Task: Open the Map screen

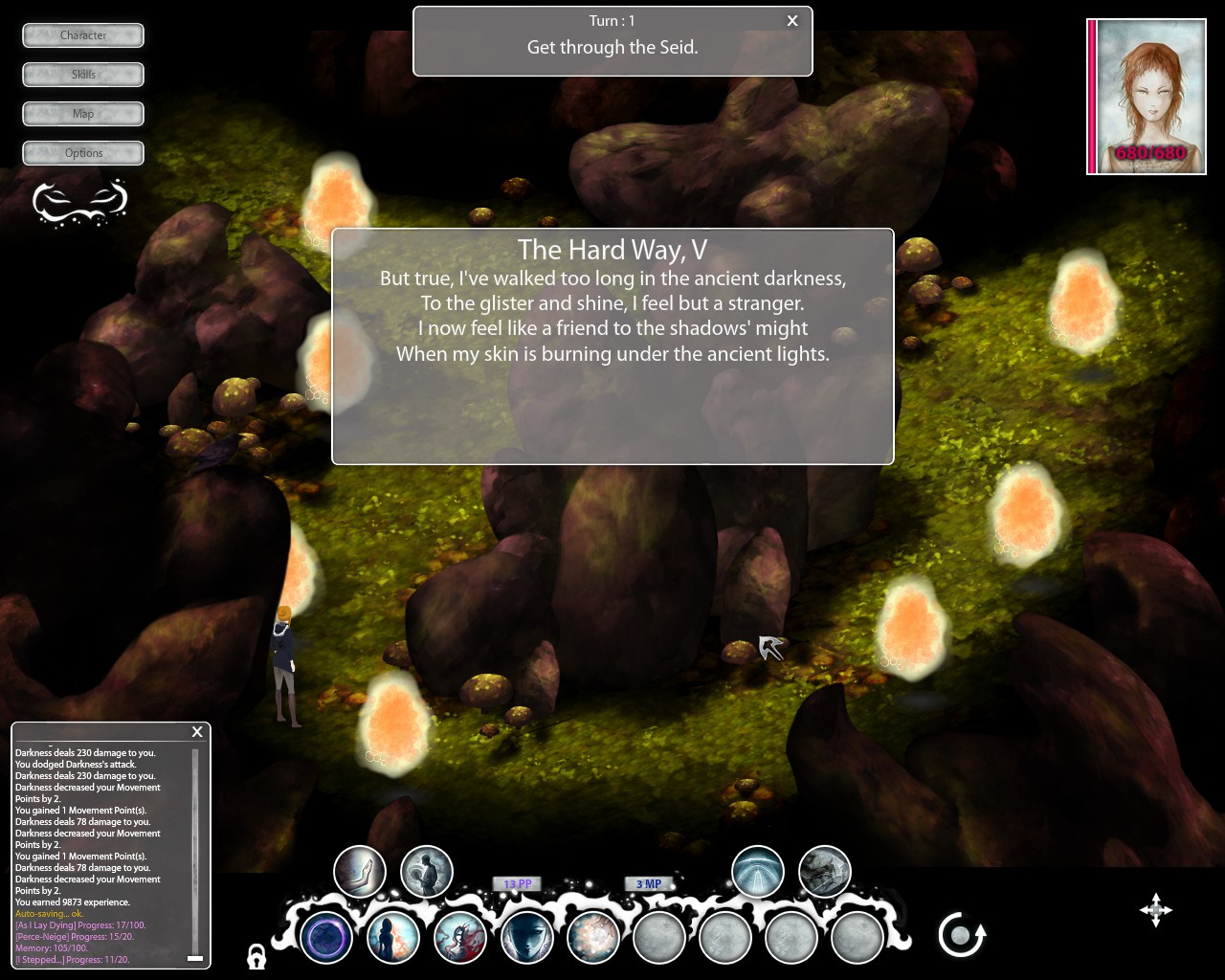Action: click(x=83, y=114)
